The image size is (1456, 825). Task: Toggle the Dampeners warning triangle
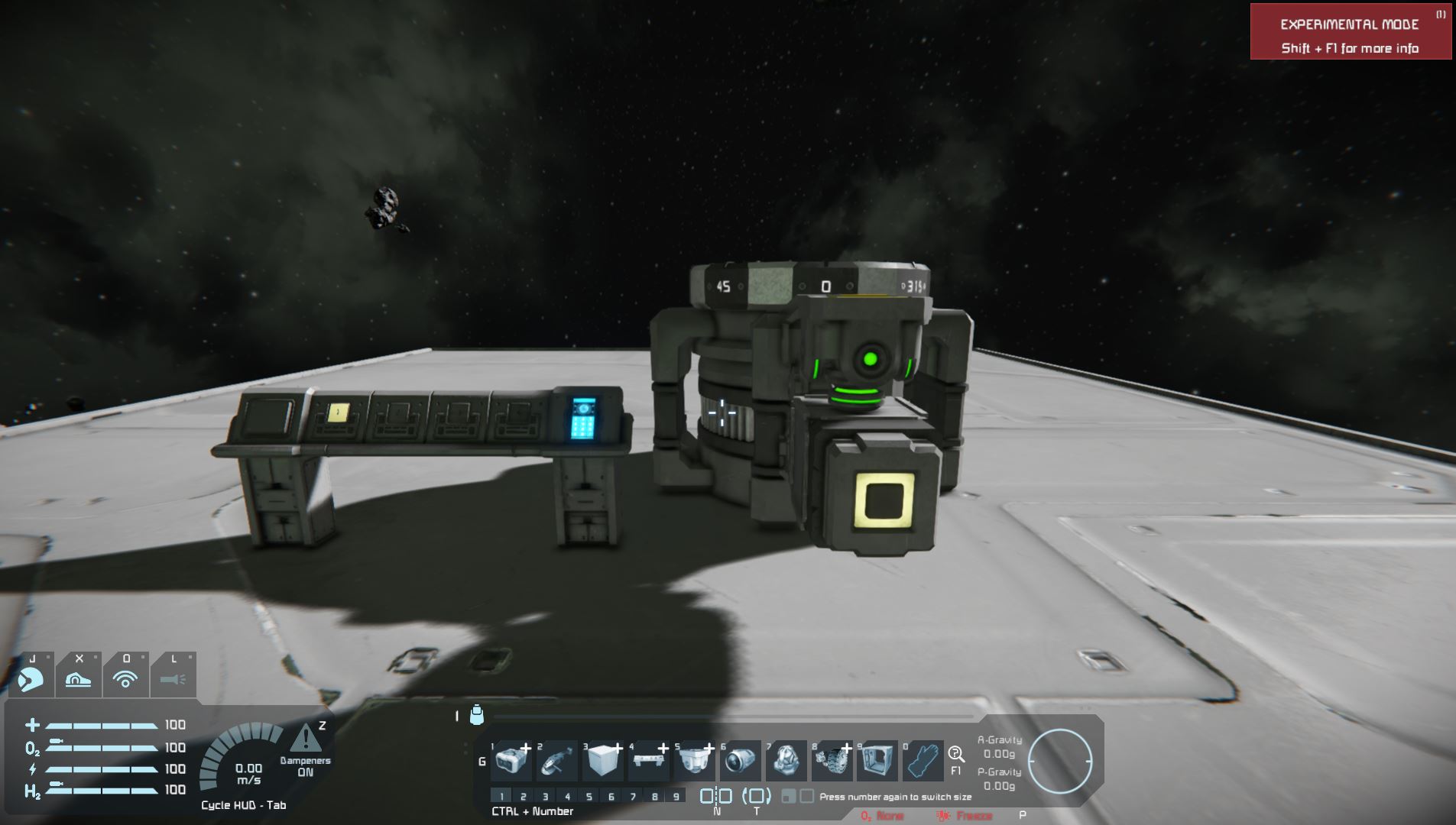point(306,739)
